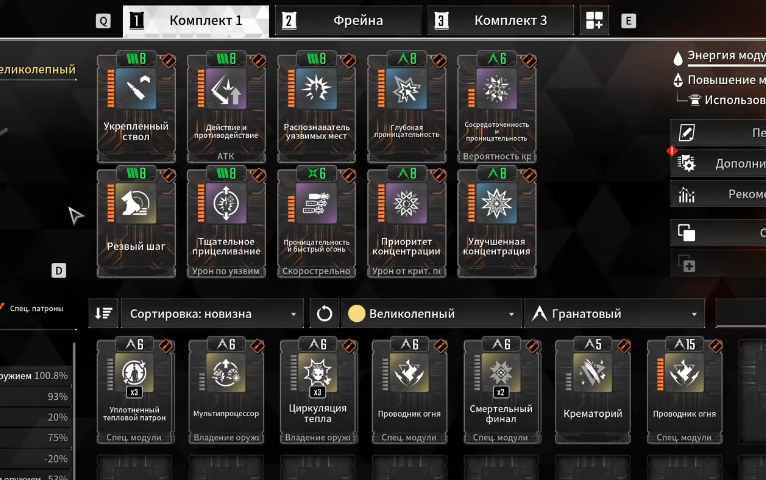Click the circular reset filter button
The image size is (766, 480).
[x=324, y=313]
